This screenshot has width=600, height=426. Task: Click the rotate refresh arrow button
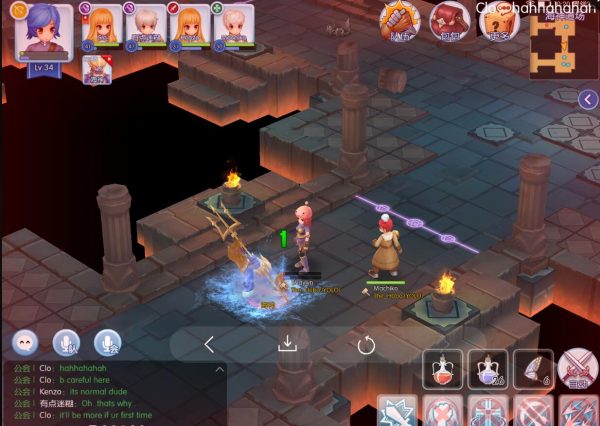(x=366, y=345)
